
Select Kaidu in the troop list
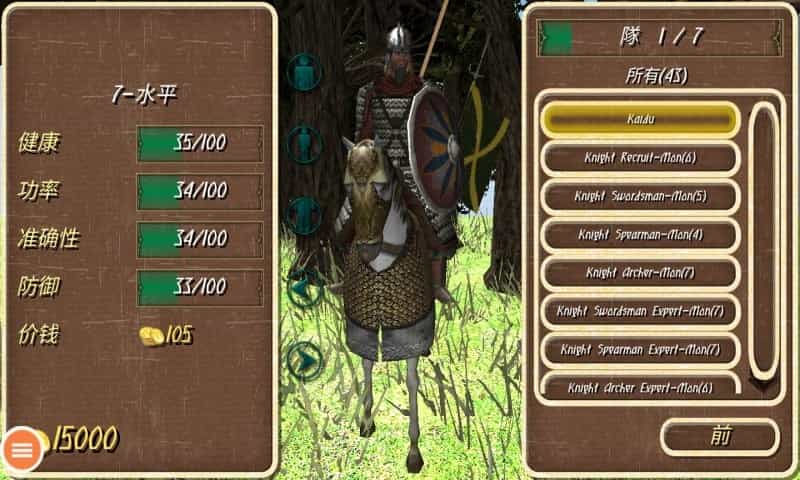(640, 120)
